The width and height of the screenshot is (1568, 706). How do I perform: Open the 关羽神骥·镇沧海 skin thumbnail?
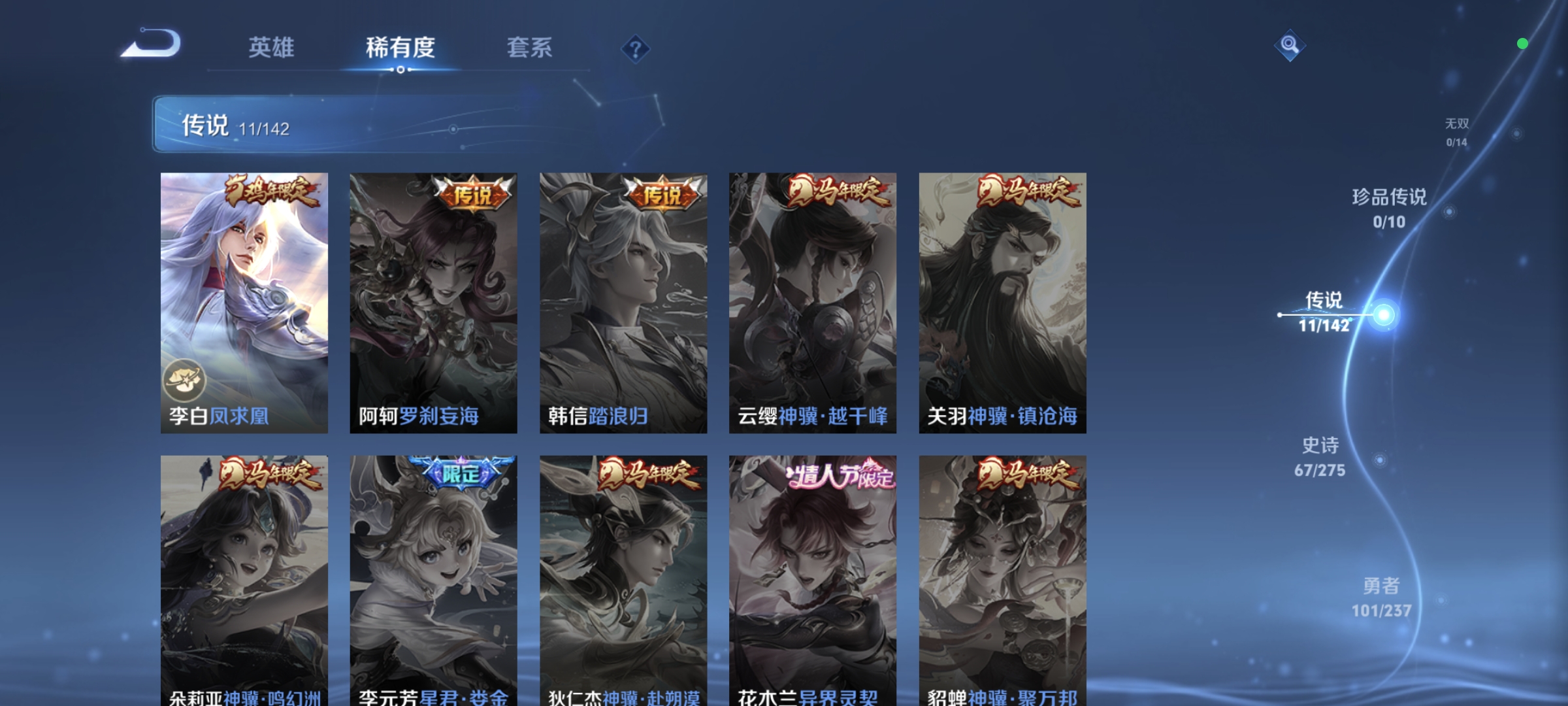pyautogui.click(x=1002, y=301)
